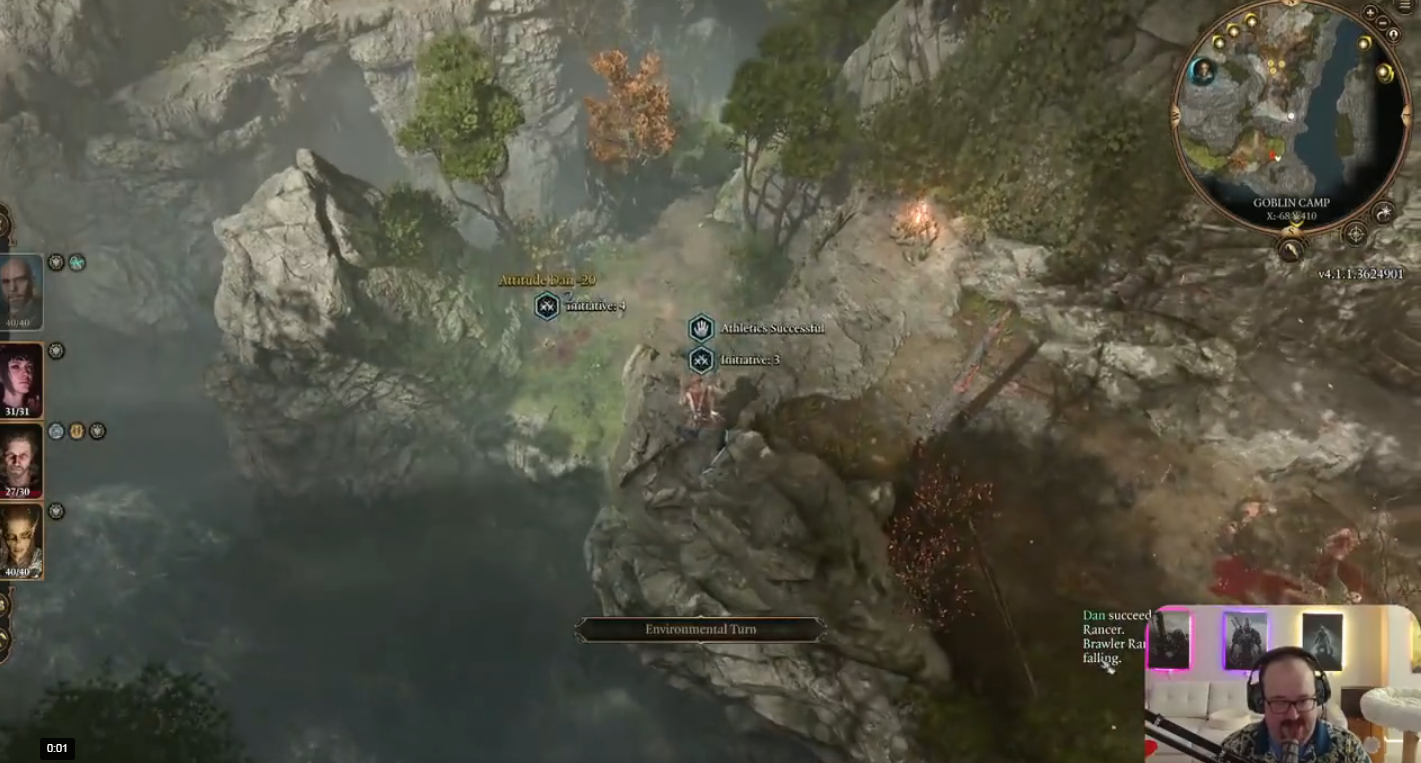Image resolution: width=1421 pixels, height=763 pixels.
Task: Zoom in the minimap with plus button
Action: [x=1370, y=13]
